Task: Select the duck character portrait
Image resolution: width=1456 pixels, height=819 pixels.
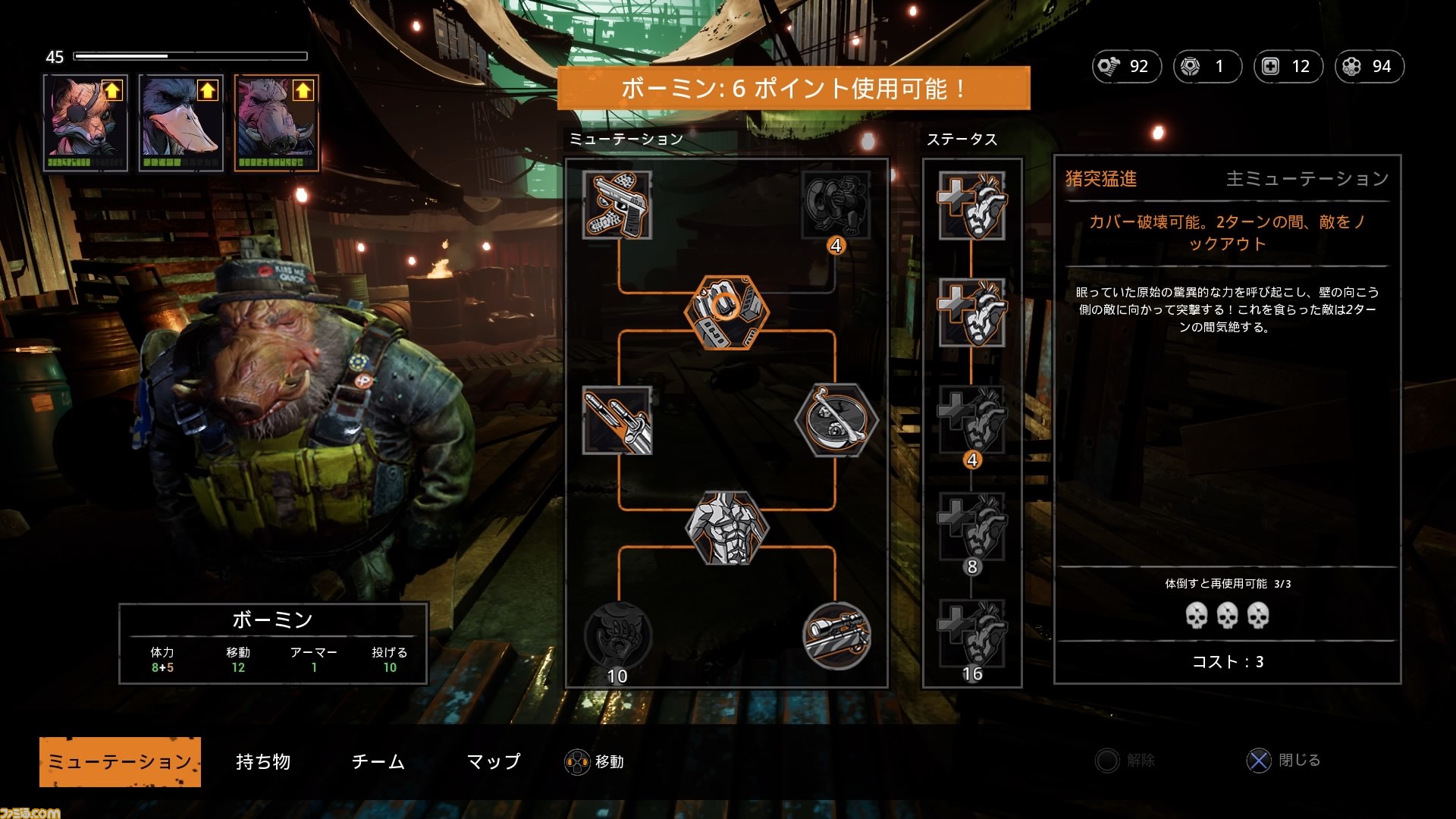Action: (181, 124)
